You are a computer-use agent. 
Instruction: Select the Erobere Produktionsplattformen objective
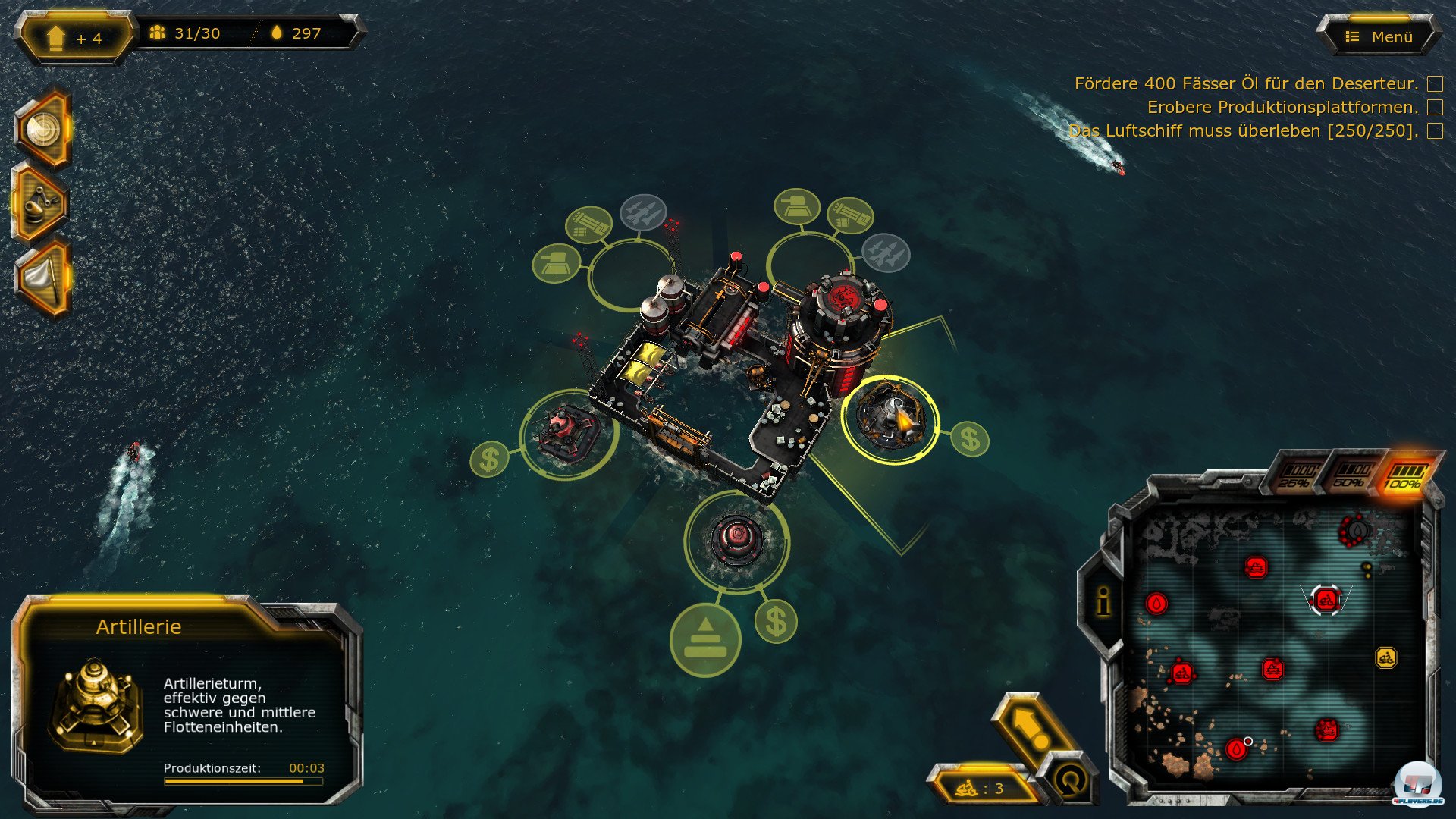(x=1282, y=107)
